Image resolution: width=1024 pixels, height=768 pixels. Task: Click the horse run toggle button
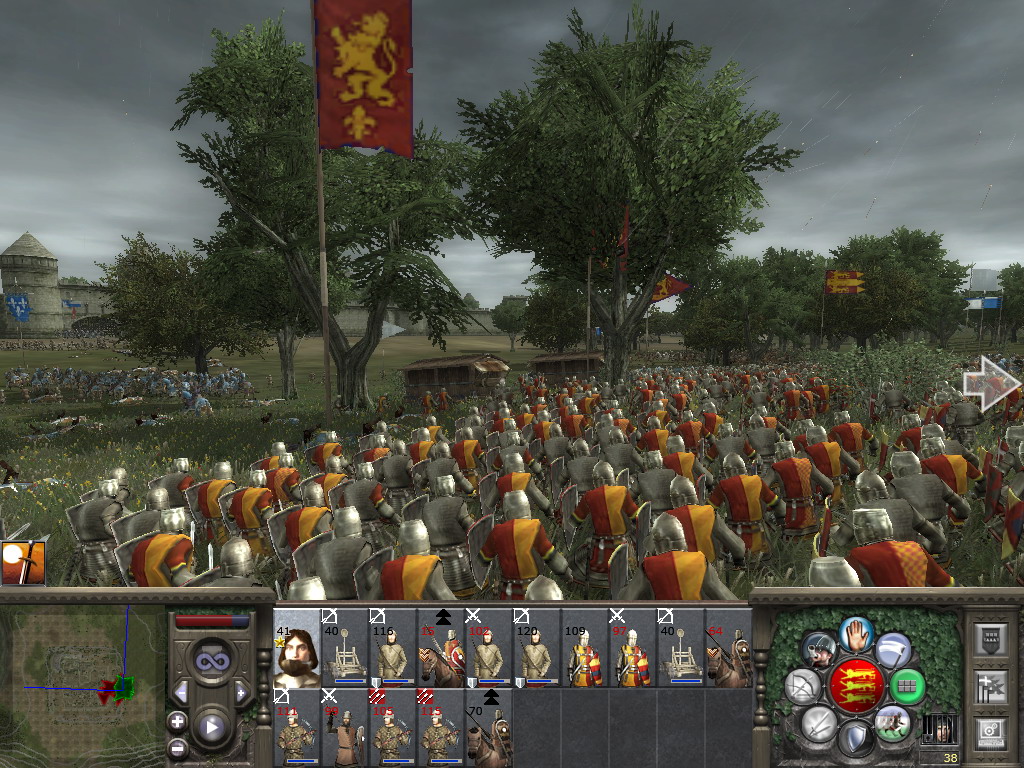891,723
